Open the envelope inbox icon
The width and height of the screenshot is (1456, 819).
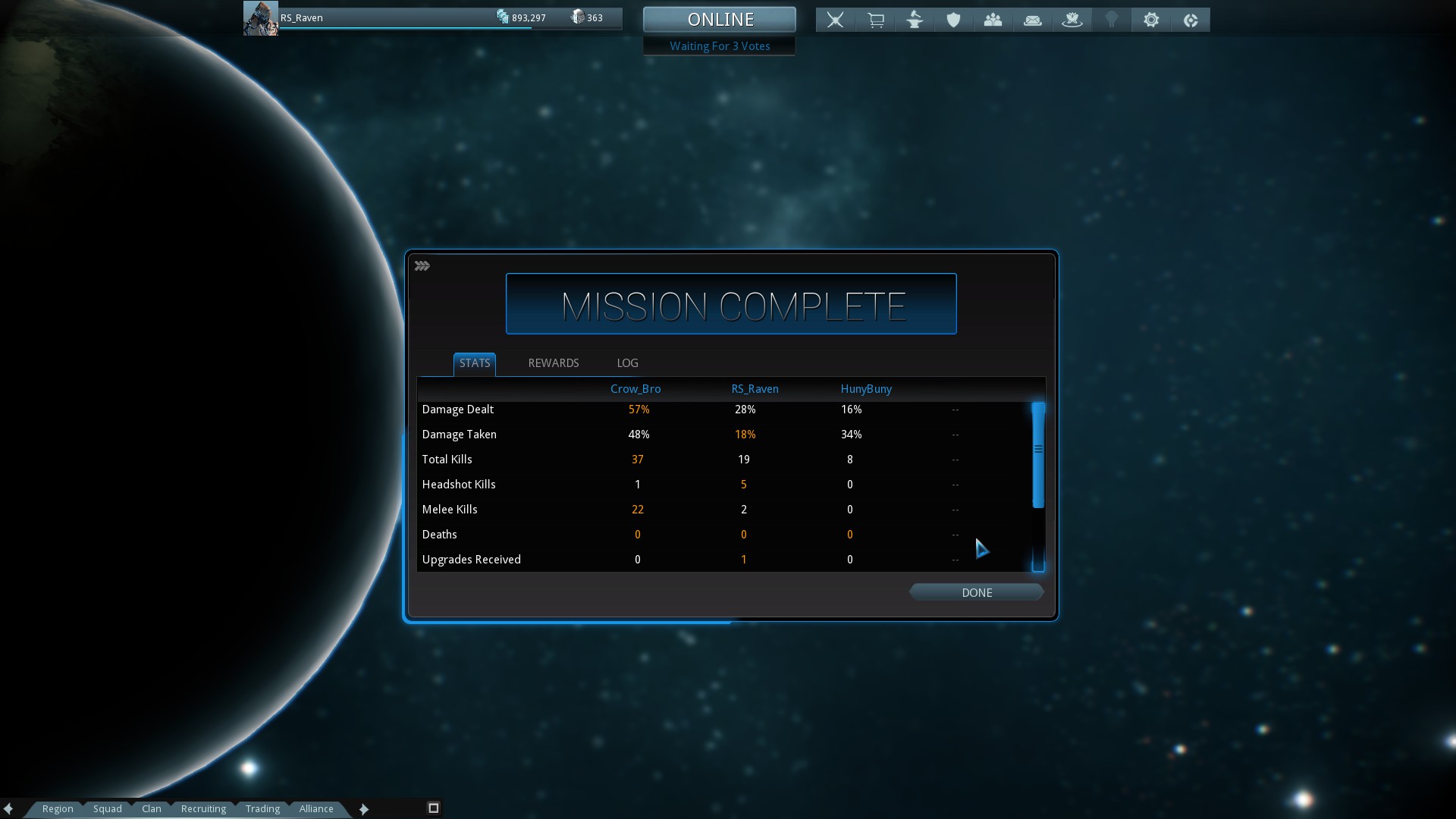(x=1032, y=20)
